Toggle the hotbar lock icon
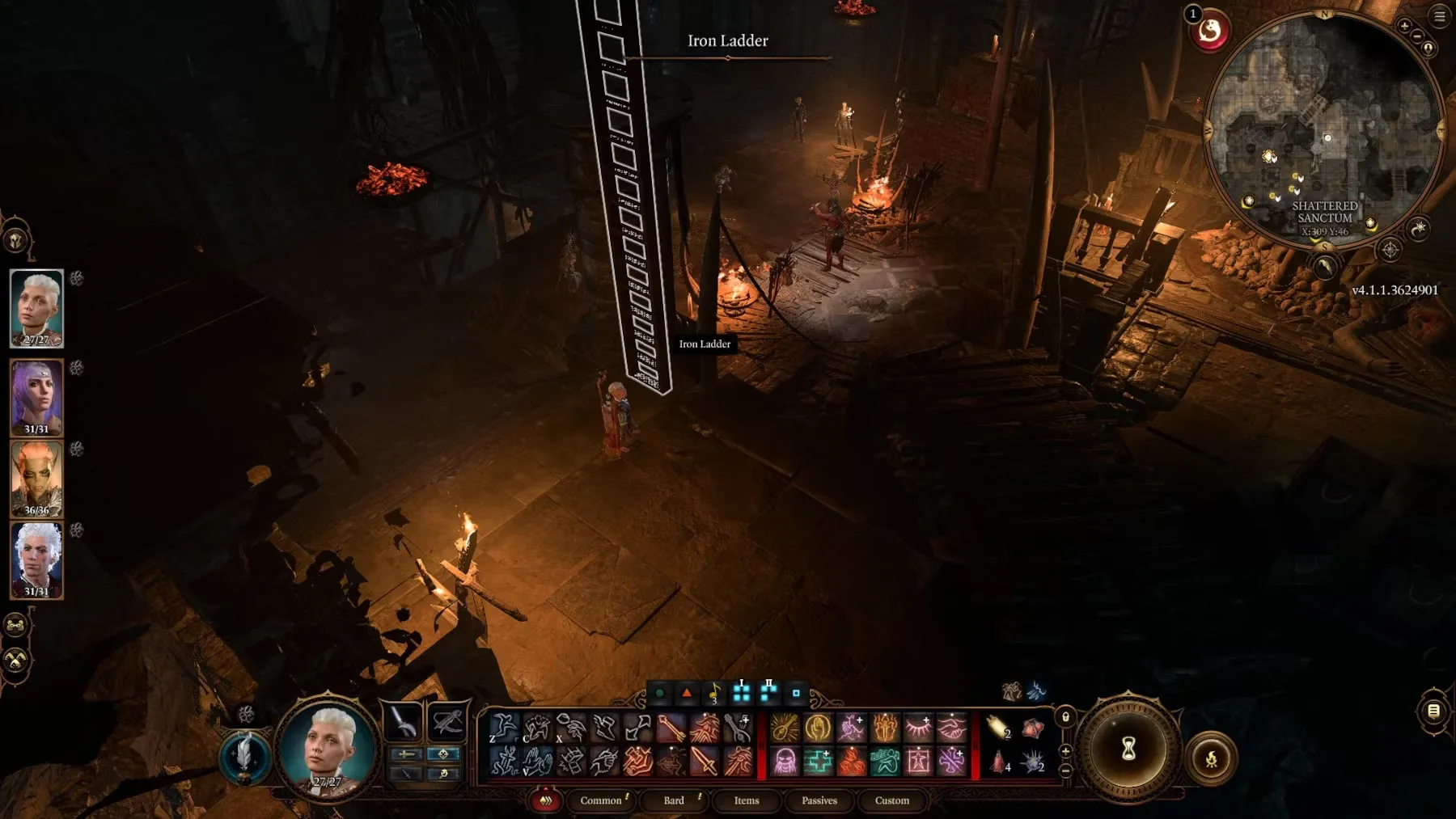The image size is (1456, 819). point(1065,717)
